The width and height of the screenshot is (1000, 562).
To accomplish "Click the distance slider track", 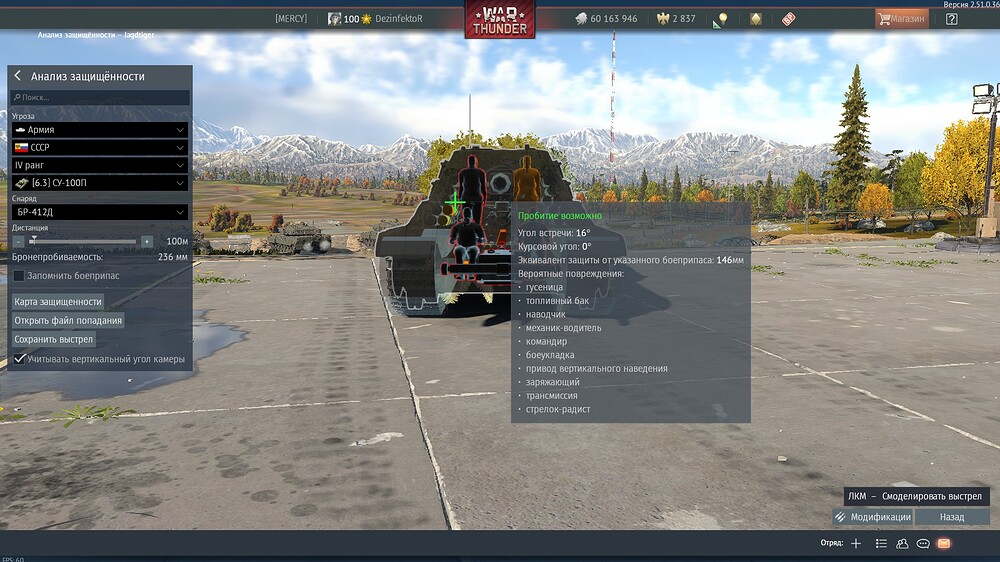I will click(85, 241).
